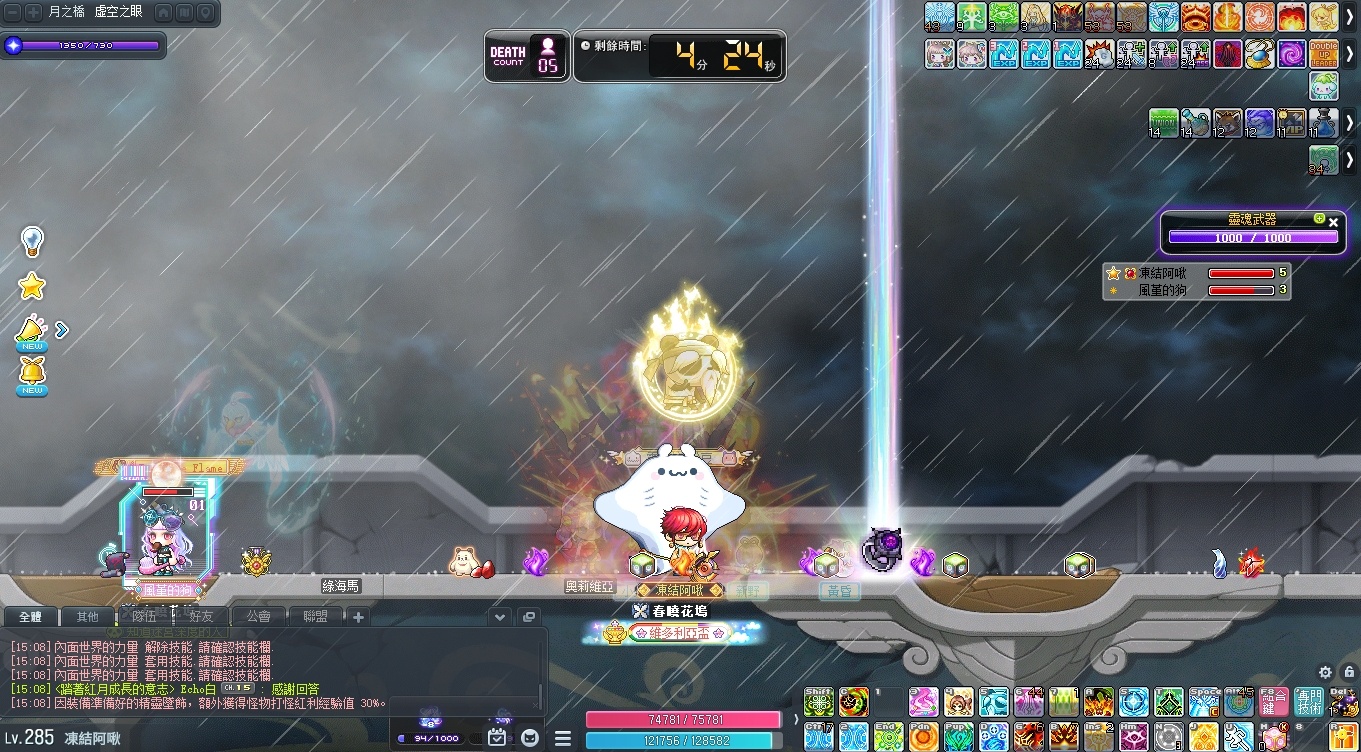1361x752 pixels.
Task: Activate the F8 綜合鍵 hotkey slot
Action: click(x=1274, y=701)
